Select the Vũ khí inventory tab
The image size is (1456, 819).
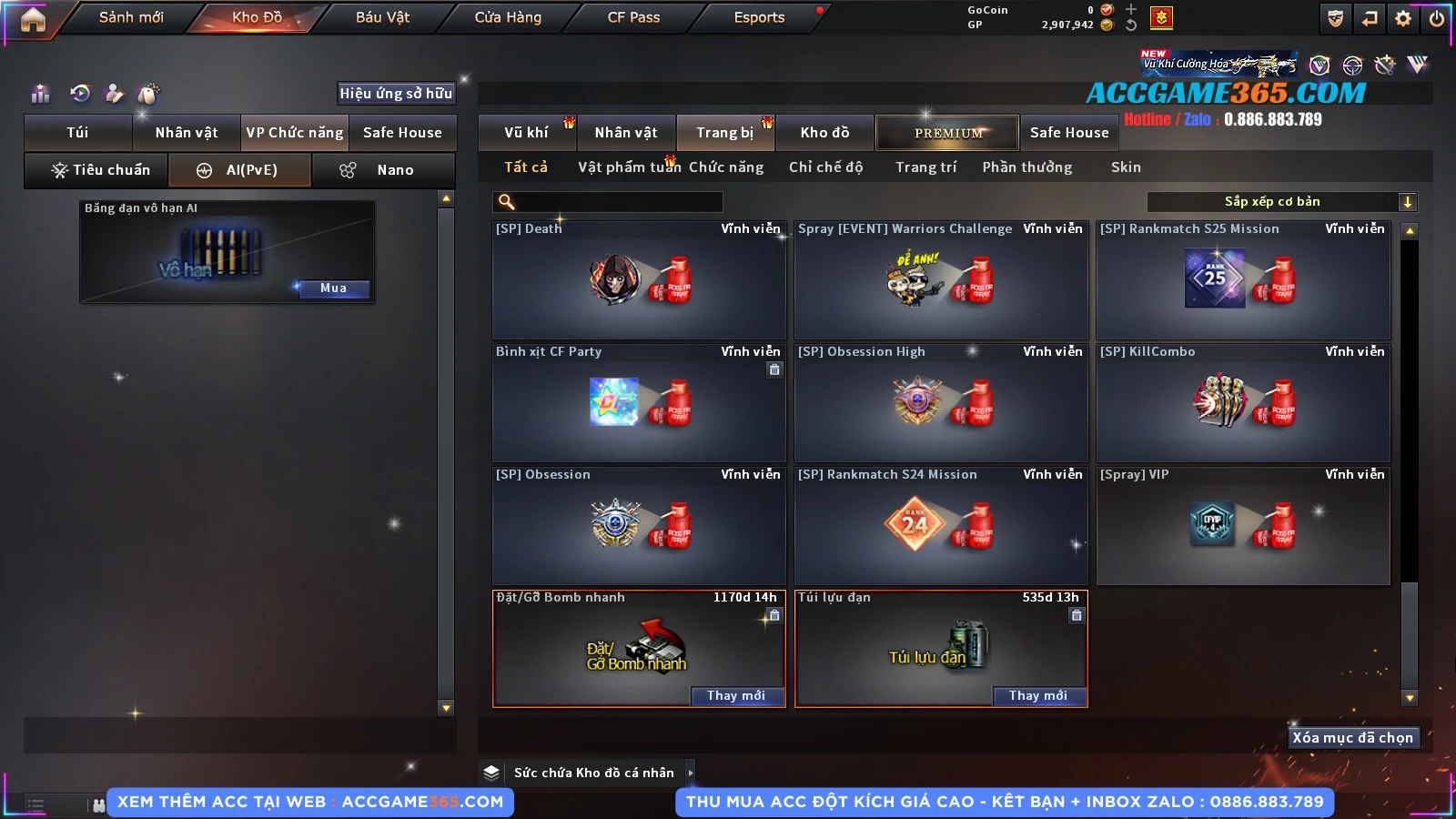coord(526,133)
